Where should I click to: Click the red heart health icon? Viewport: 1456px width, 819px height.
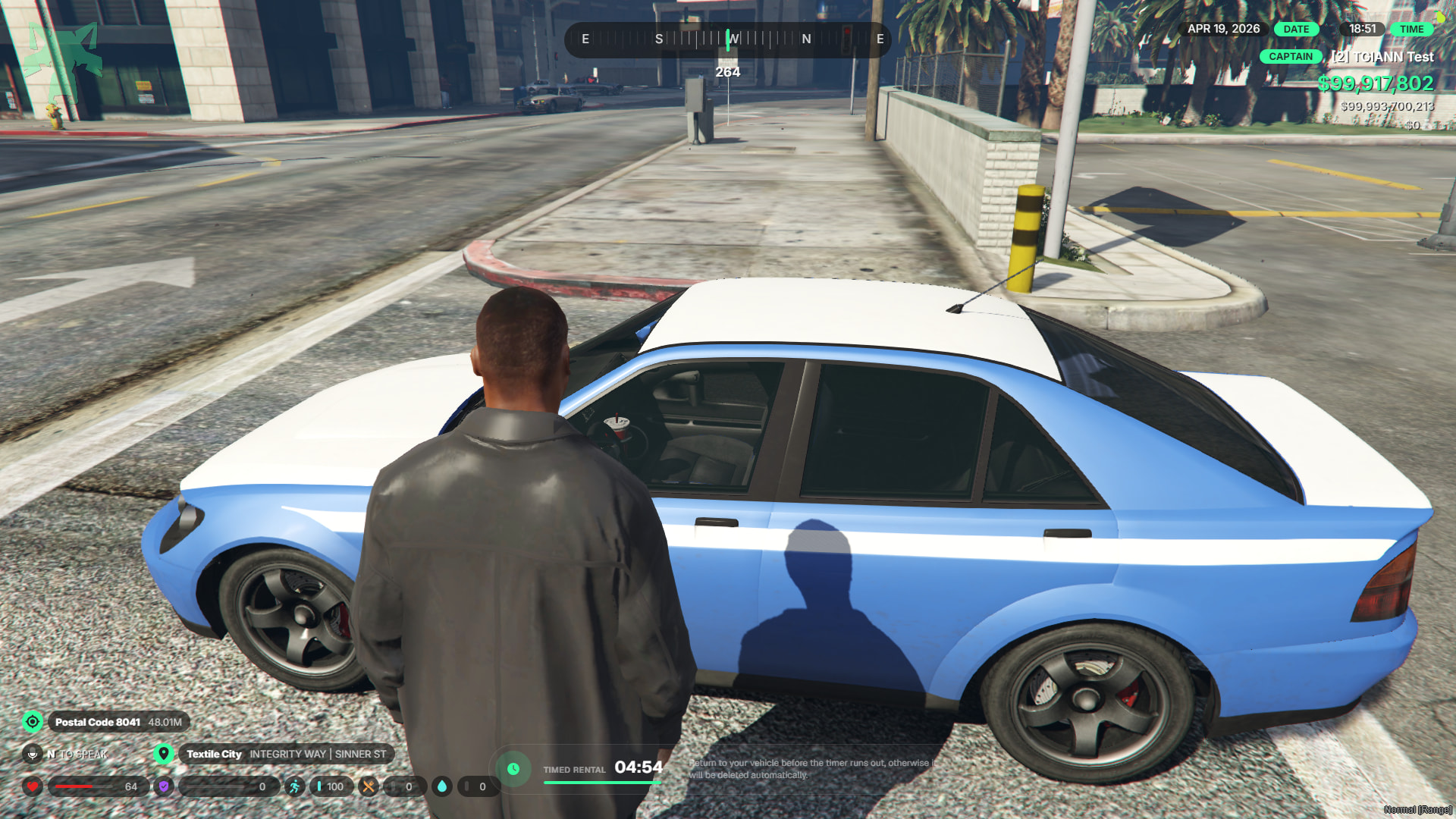(x=33, y=786)
